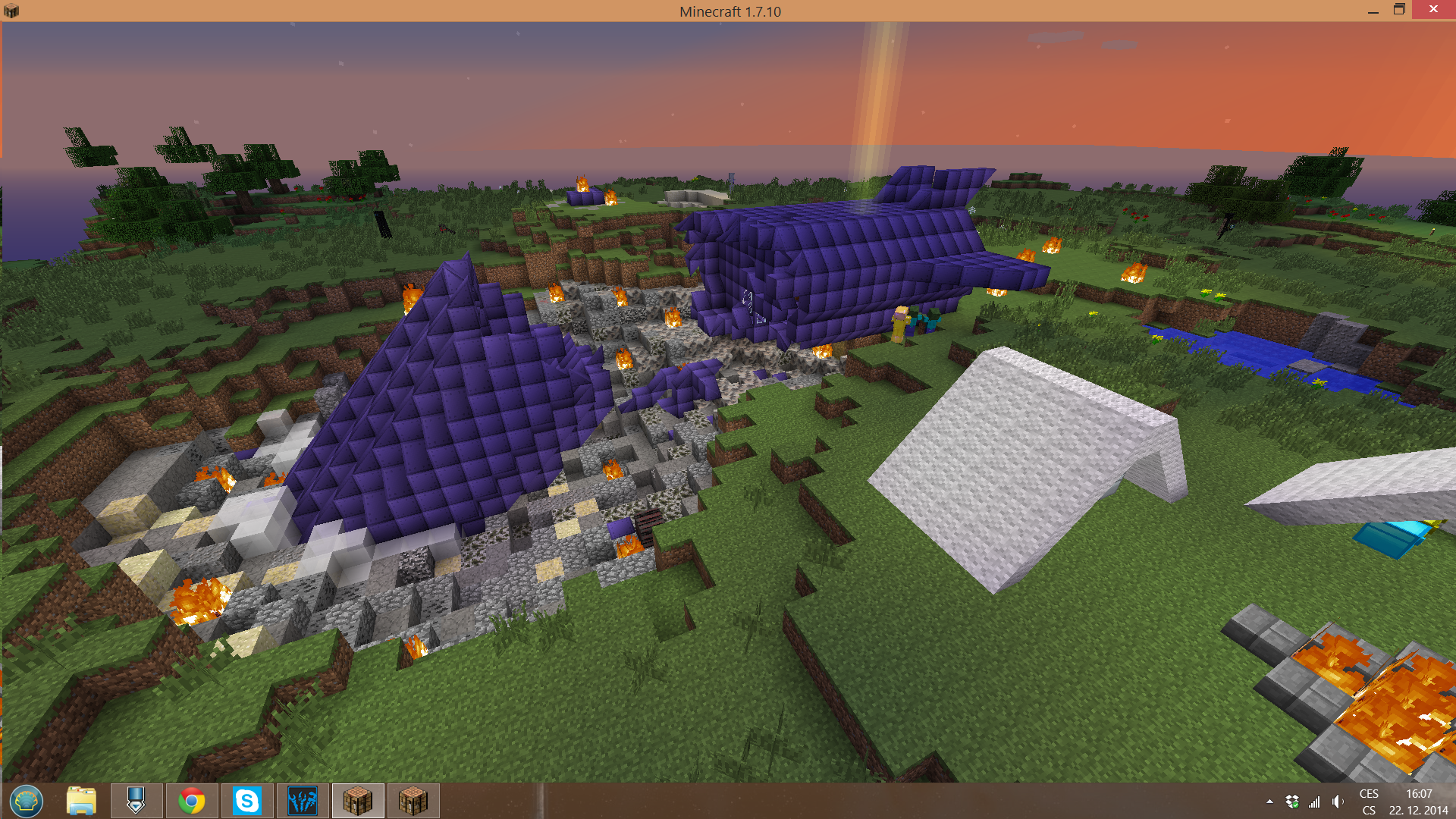This screenshot has height=819, width=1456.
Task: Open the volume slider from the system tray
Action: (x=1336, y=800)
